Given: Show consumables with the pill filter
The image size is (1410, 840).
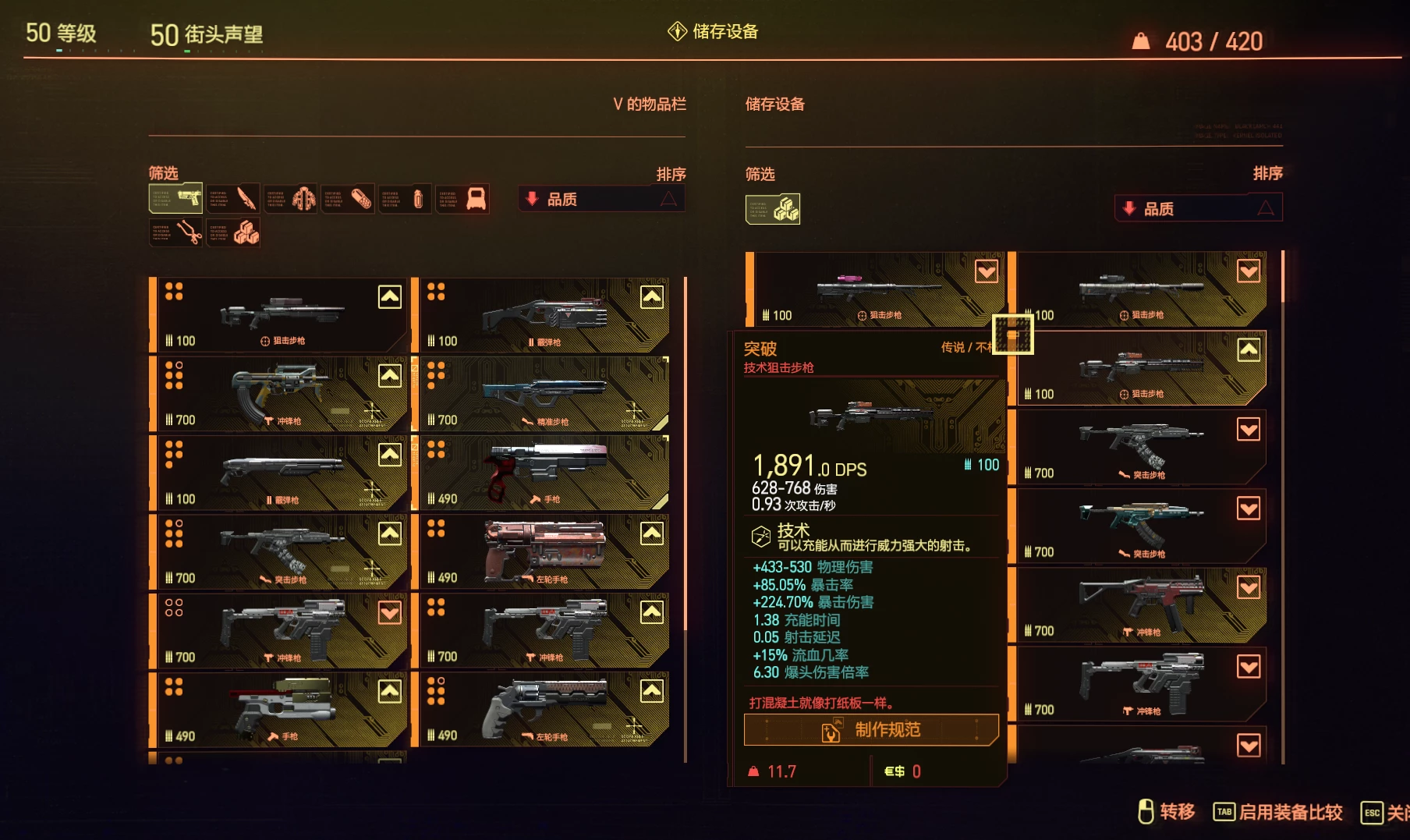Looking at the screenshot, I should (x=349, y=199).
